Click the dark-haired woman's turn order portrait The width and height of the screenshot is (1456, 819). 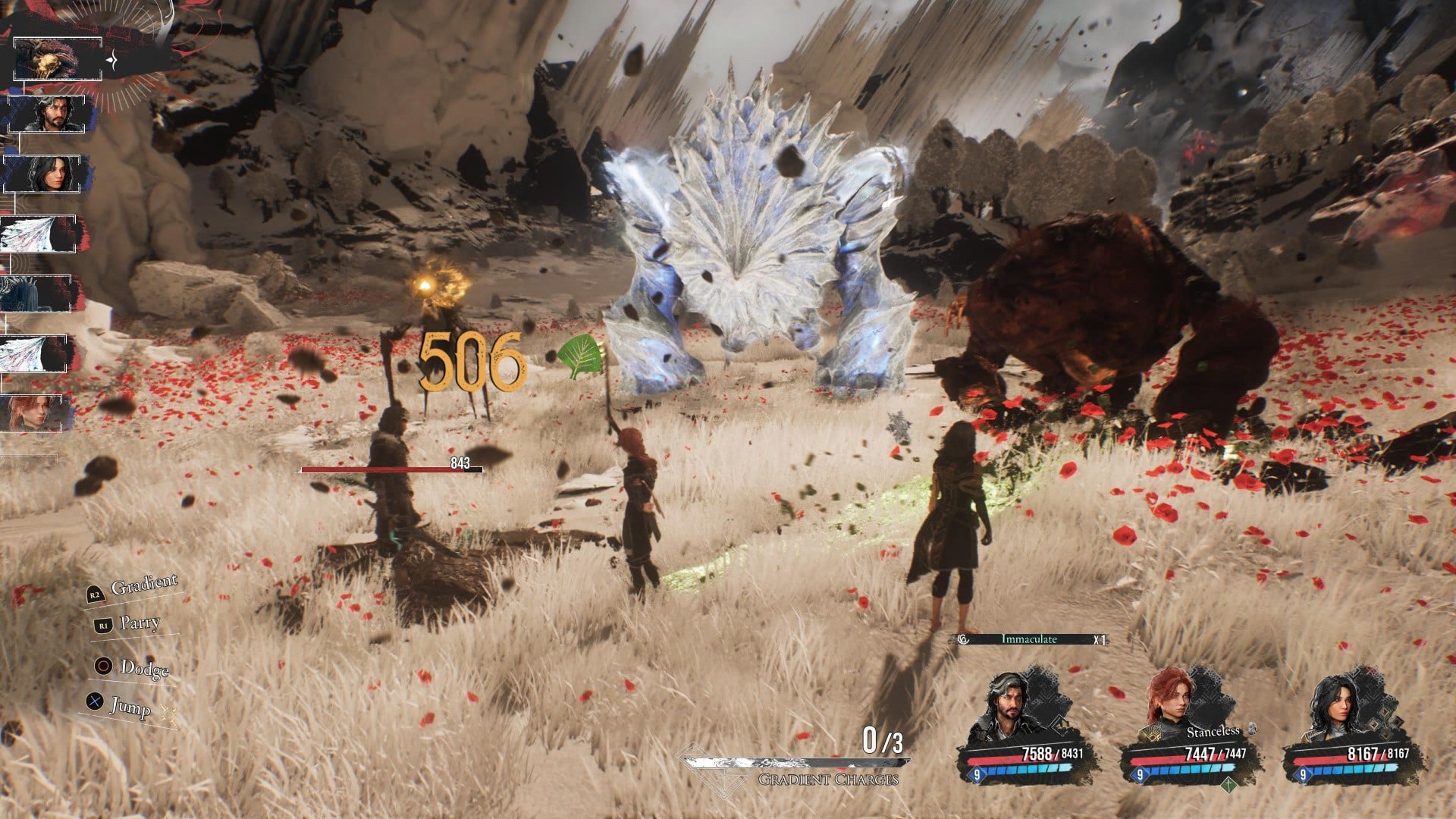tap(47, 174)
